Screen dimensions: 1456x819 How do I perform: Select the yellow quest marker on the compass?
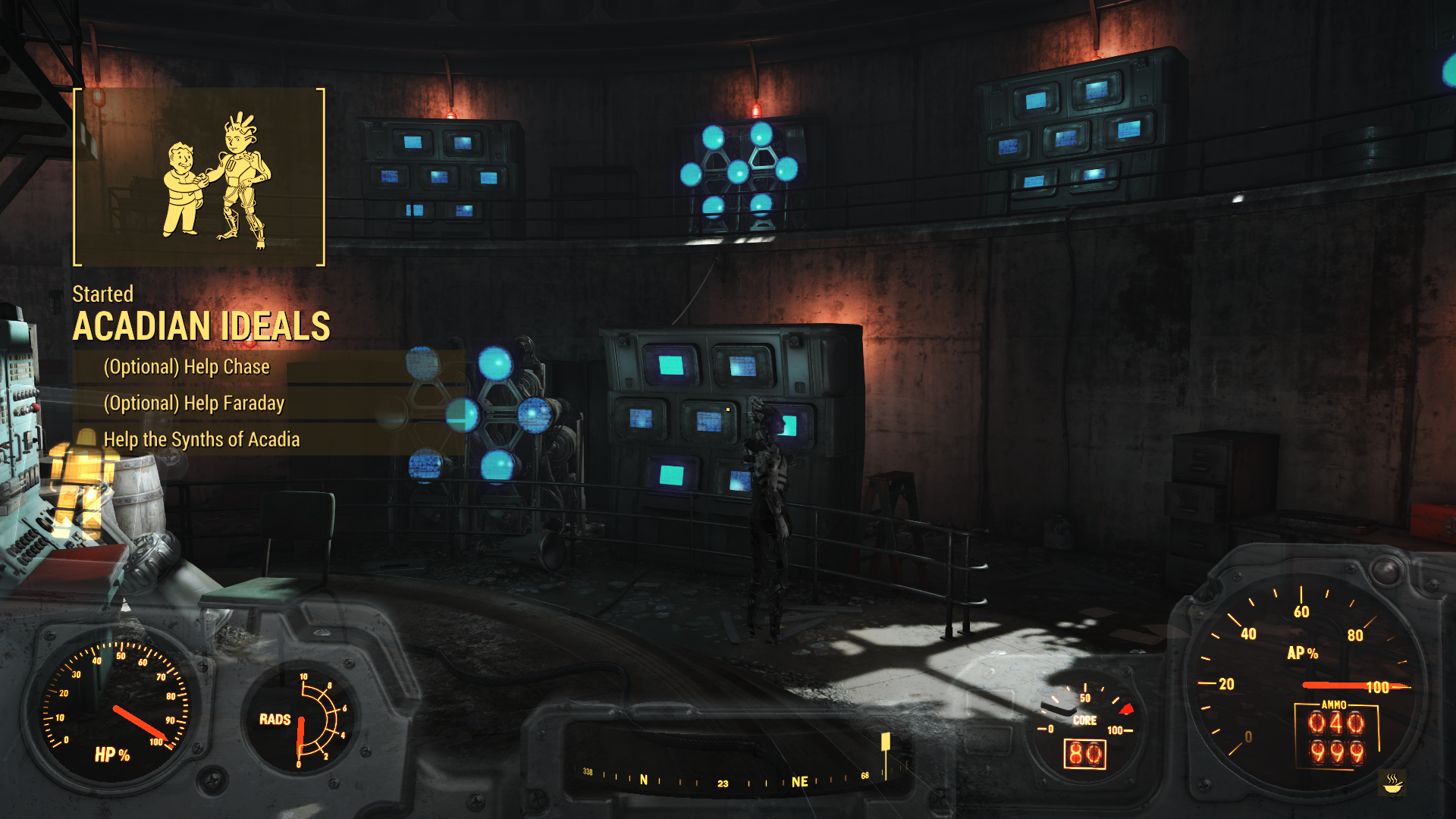coord(885,742)
